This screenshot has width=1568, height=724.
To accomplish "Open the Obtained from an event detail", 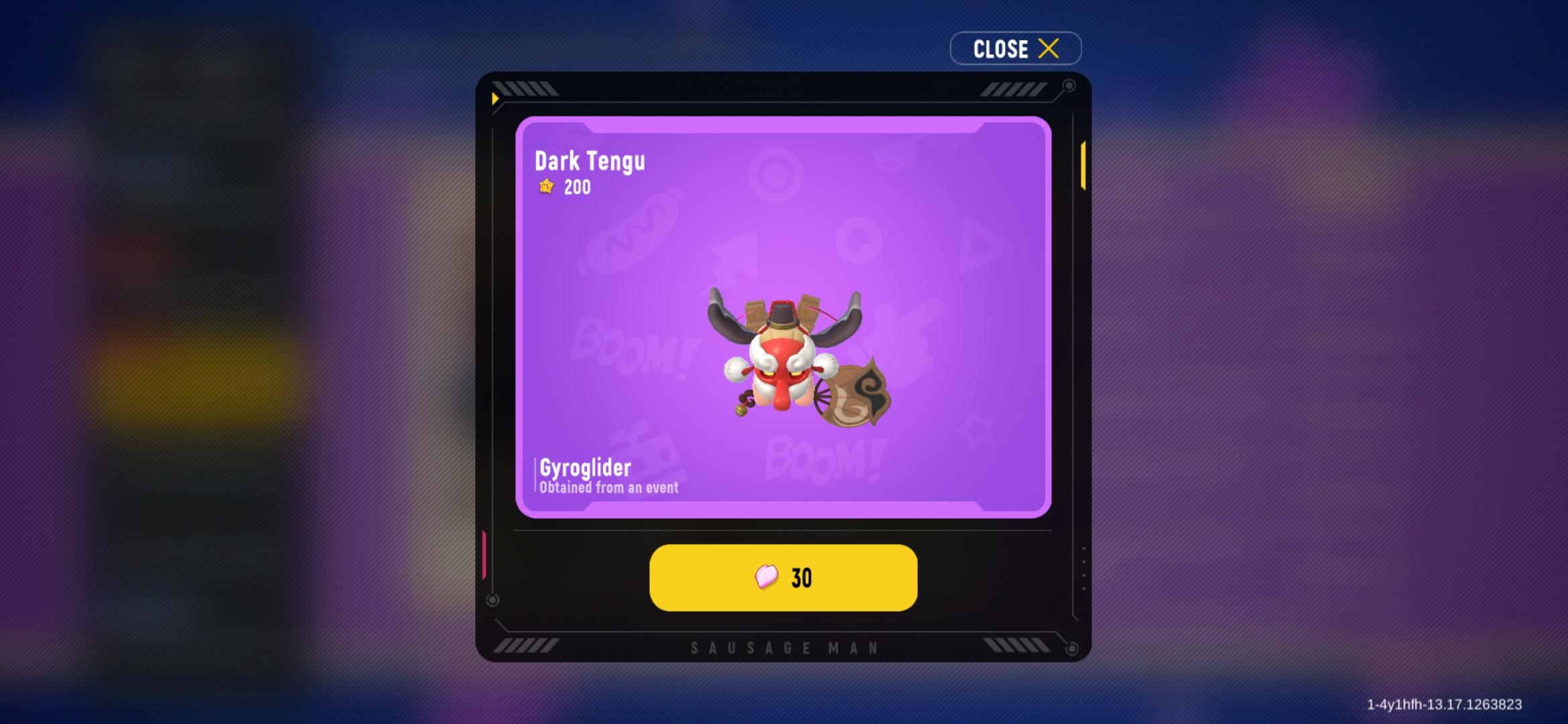I will 608,489.
